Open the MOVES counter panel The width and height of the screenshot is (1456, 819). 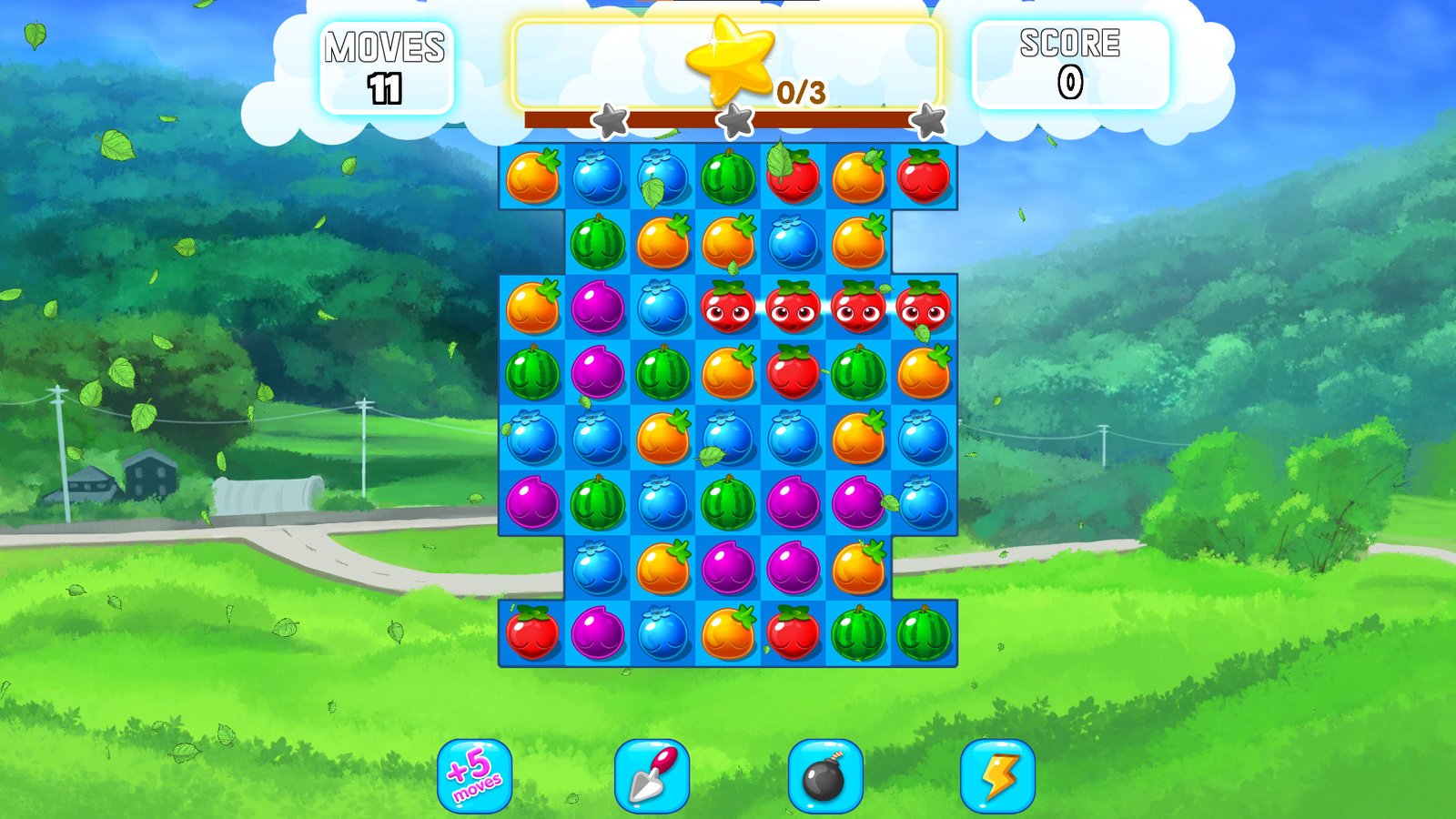pyautogui.click(x=389, y=62)
